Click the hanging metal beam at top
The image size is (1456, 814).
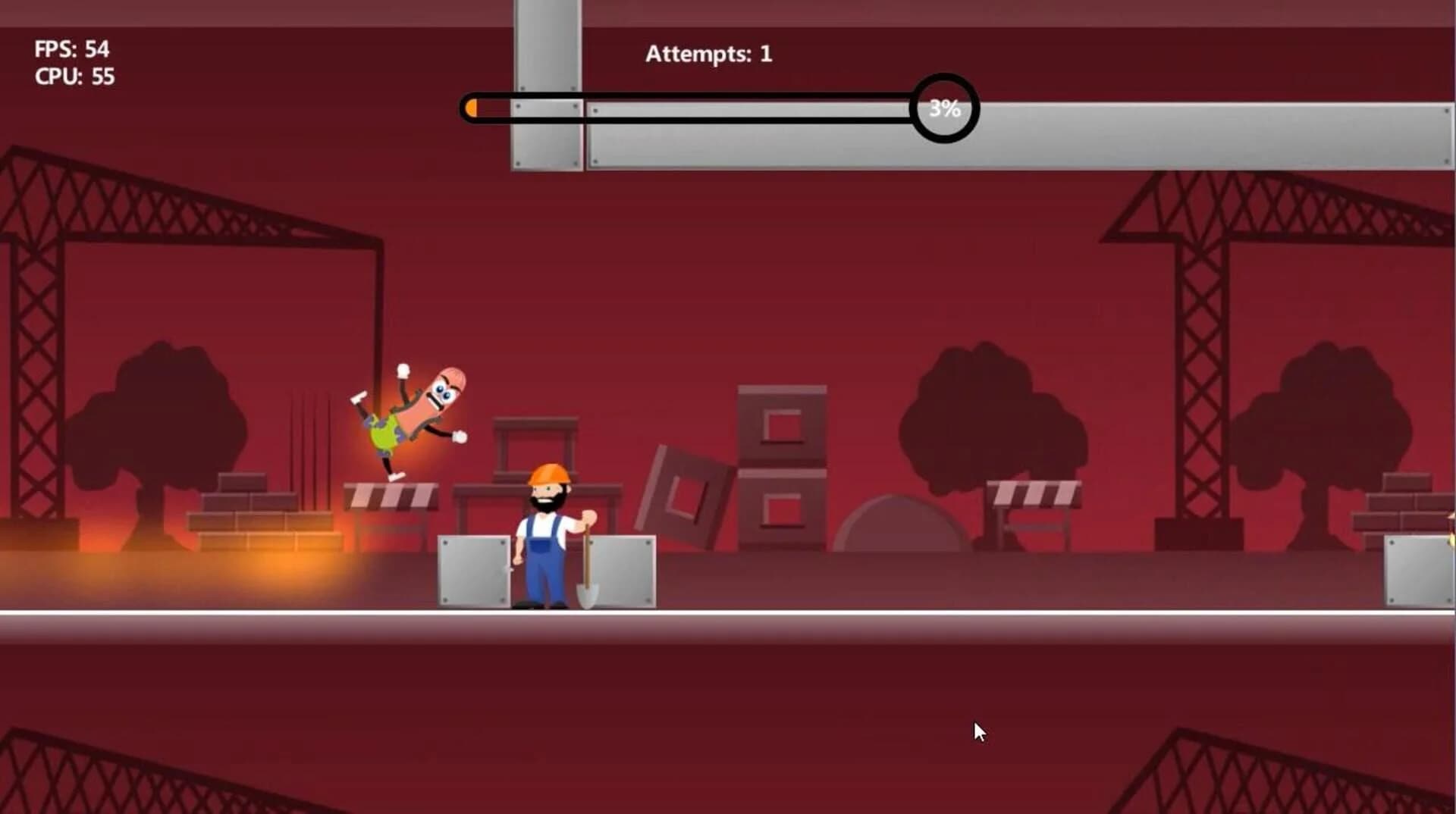[548, 83]
